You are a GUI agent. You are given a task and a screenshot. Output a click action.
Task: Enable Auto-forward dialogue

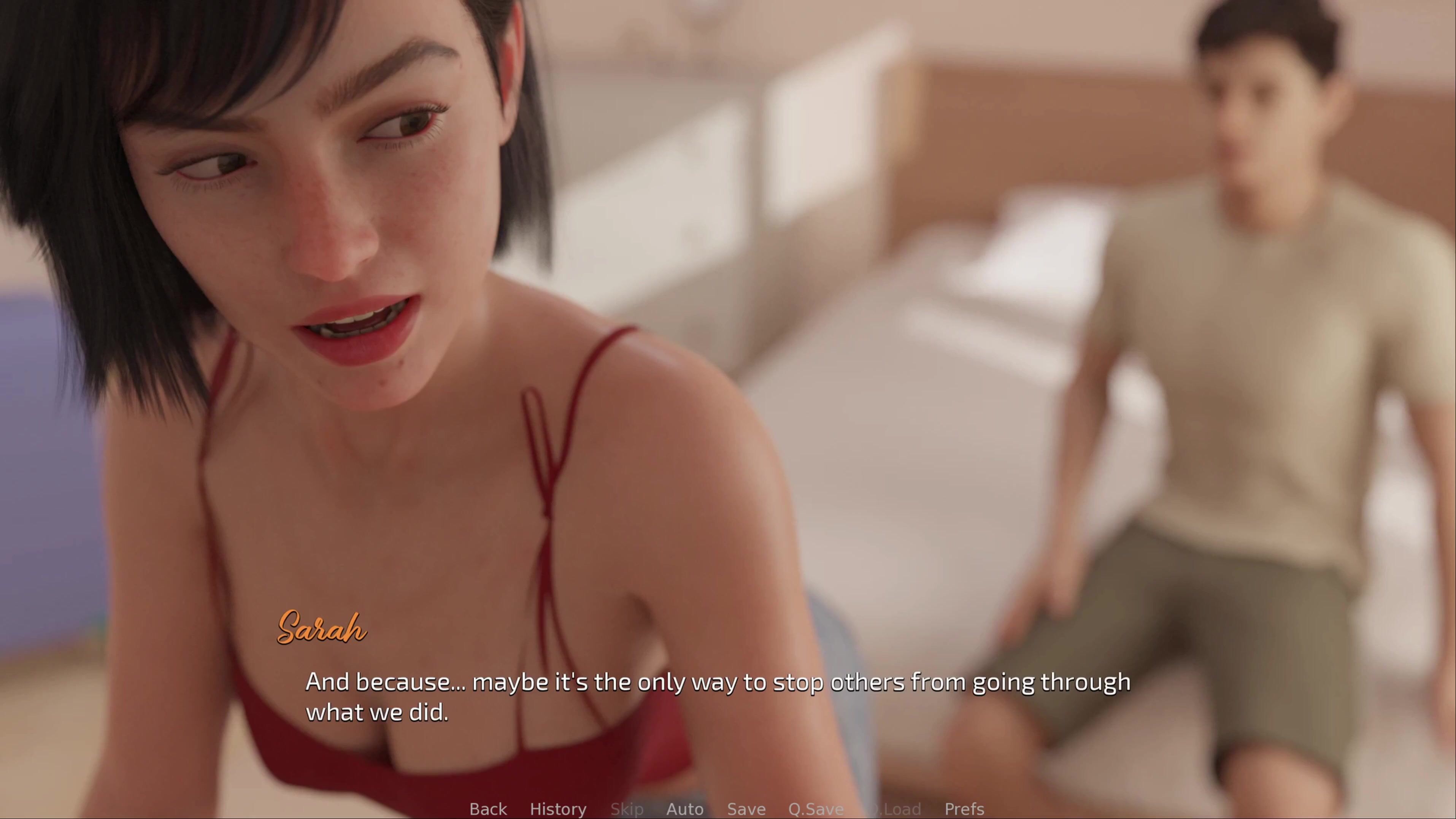684,809
